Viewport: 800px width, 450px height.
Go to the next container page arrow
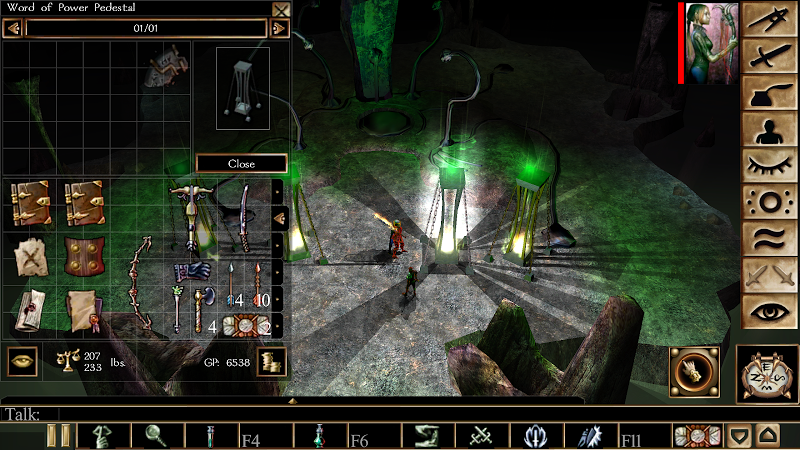point(280,28)
